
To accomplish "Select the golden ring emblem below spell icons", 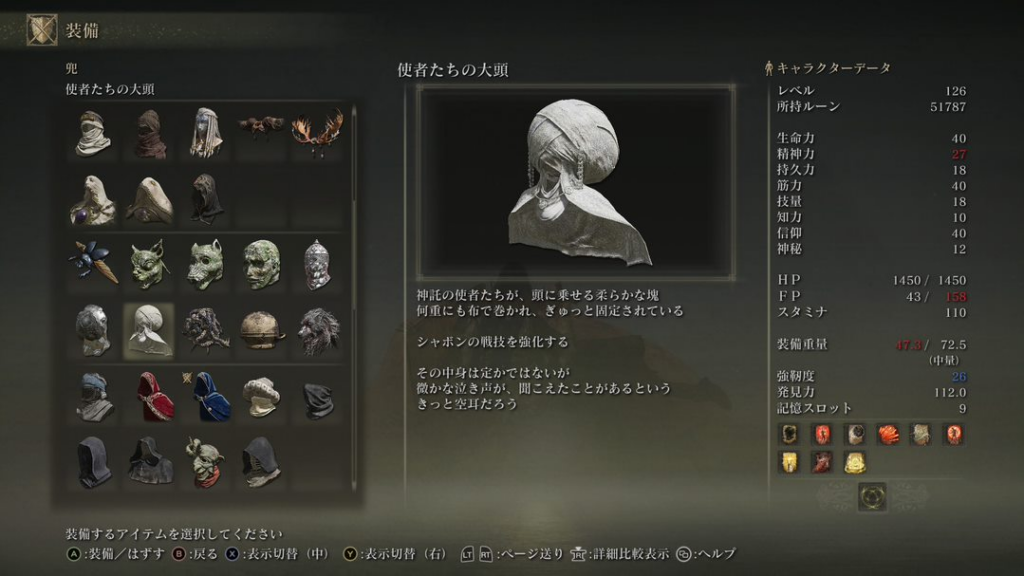I will [x=872, y=496].
